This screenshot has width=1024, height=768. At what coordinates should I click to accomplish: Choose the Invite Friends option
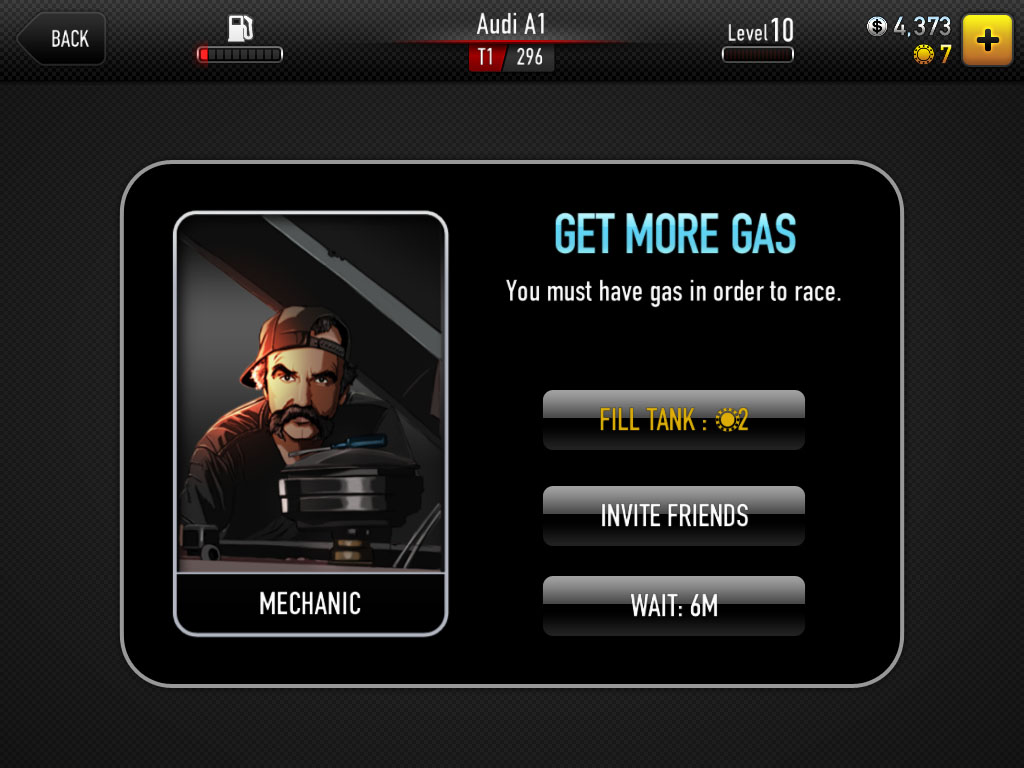673,516
